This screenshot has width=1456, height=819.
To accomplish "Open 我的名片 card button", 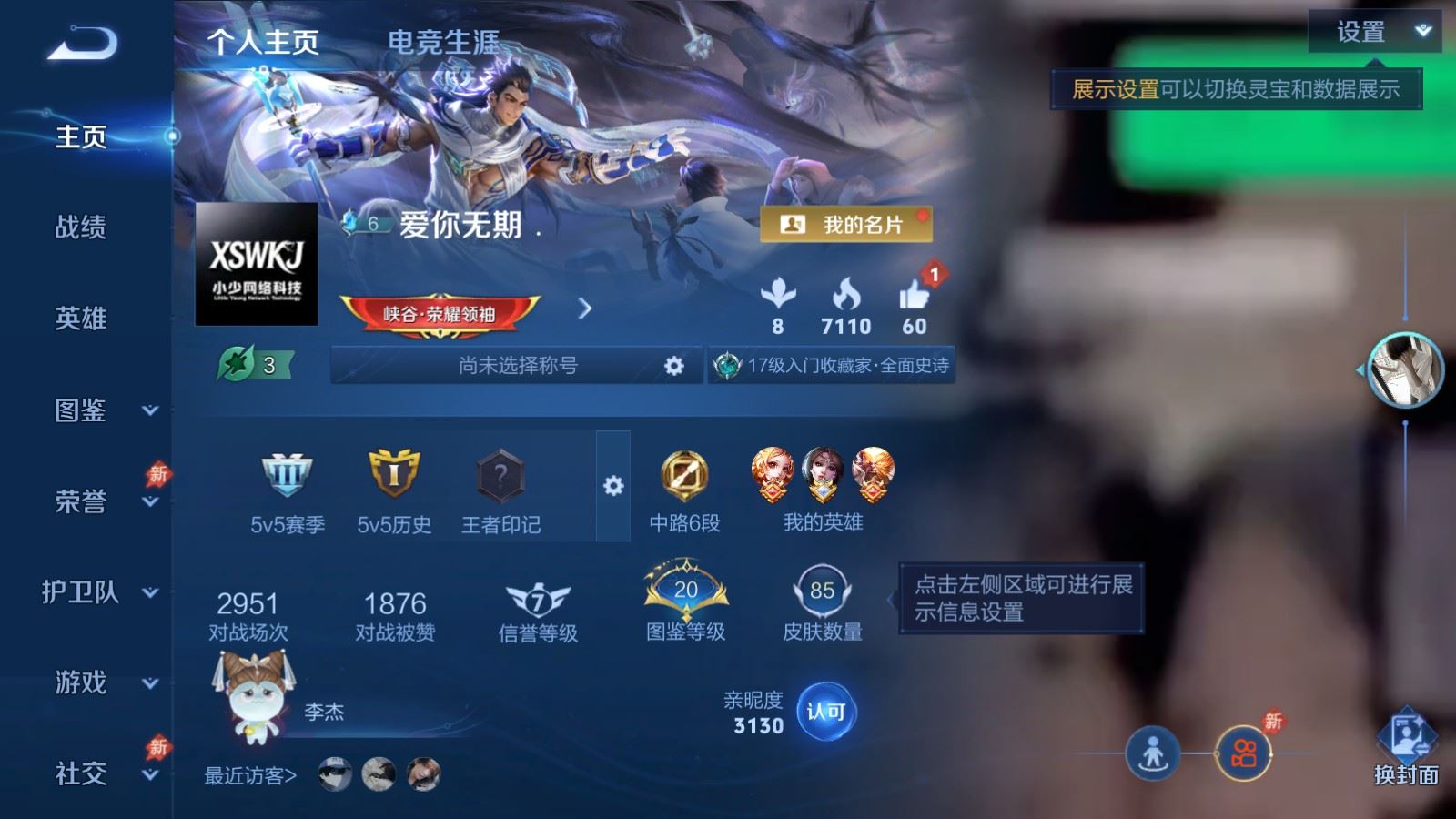I will (845, 224).
